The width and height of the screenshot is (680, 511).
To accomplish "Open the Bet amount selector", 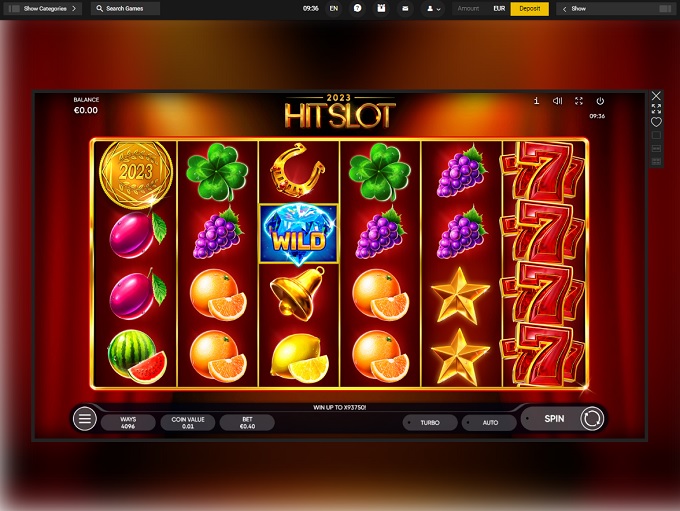I will point(246,422).
